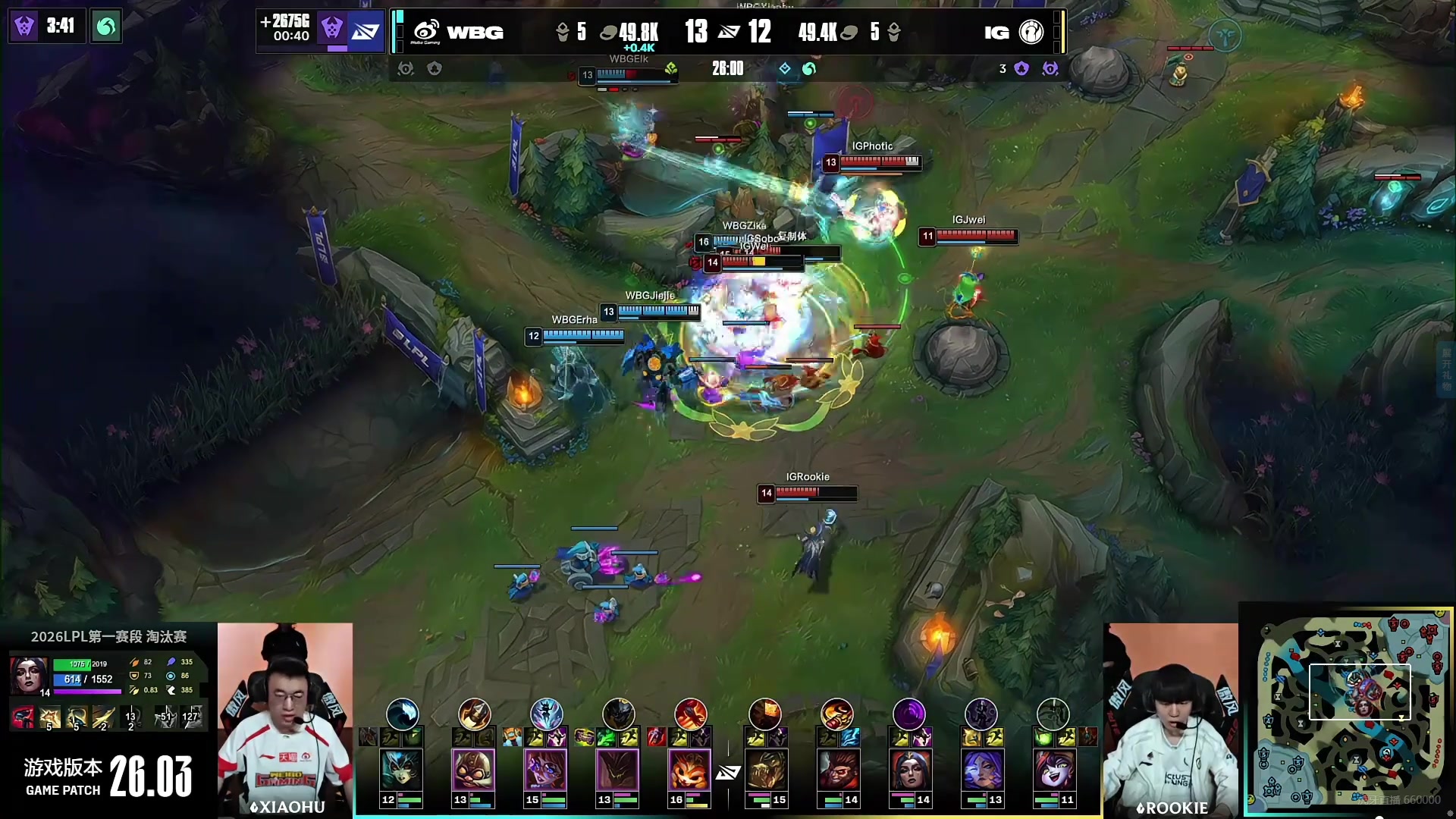Select the teal-haired champion portrait at level 12
Screen dimensions: 1456x819
coord(402,770)
